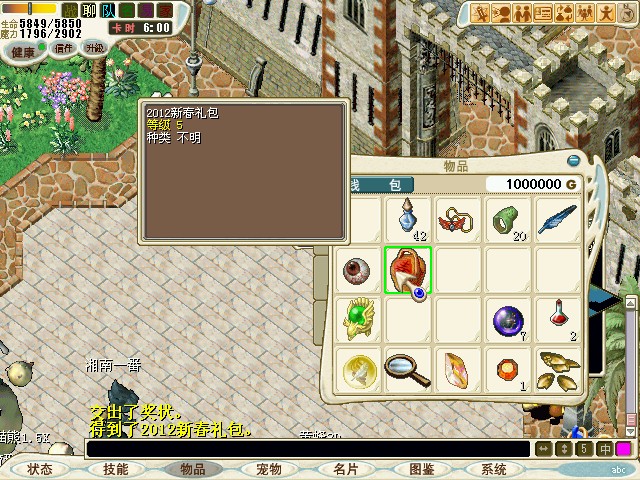This screenshot has width=640, height=480.
Task: Select the 2012 New Year gift bag
Action: (x=408, y=270)
